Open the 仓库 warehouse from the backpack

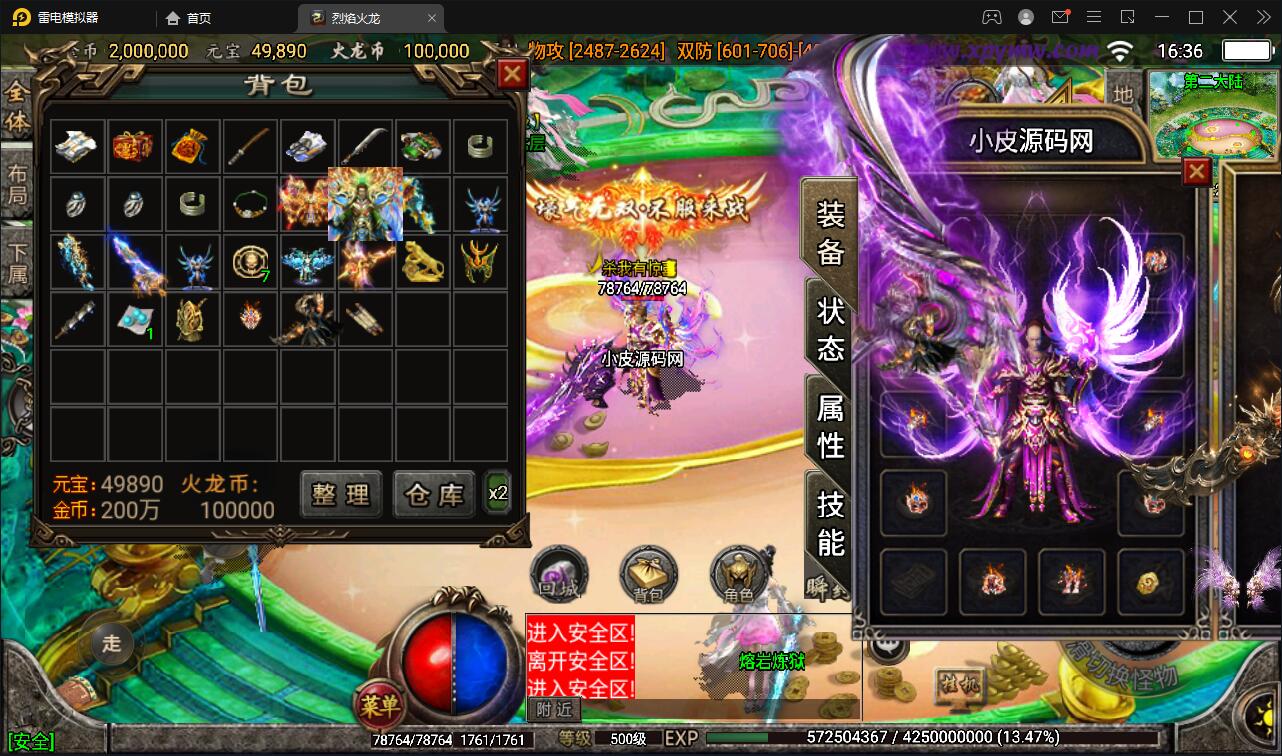point(432,494)
